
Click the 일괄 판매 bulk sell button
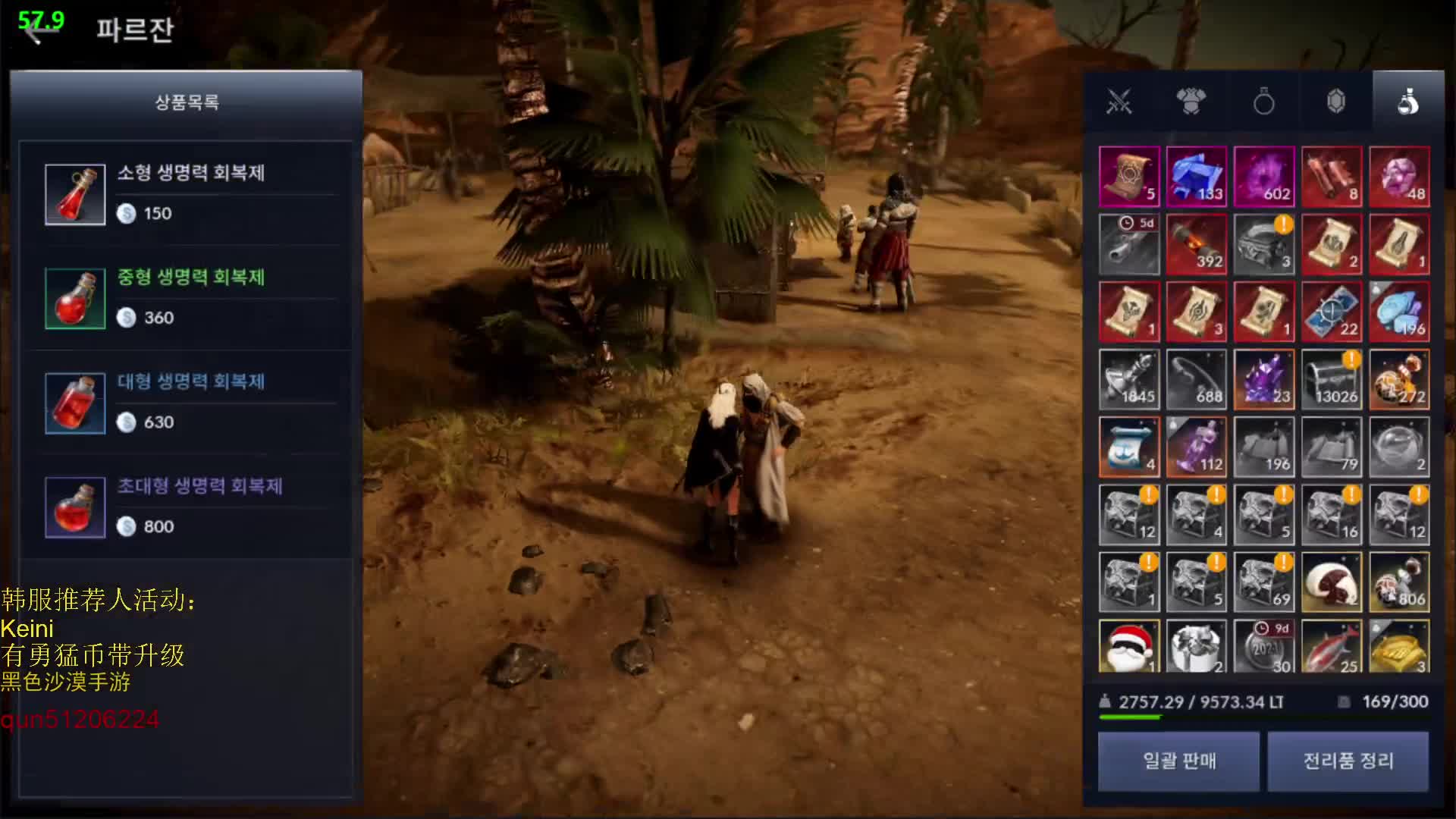coord(1178,761)
